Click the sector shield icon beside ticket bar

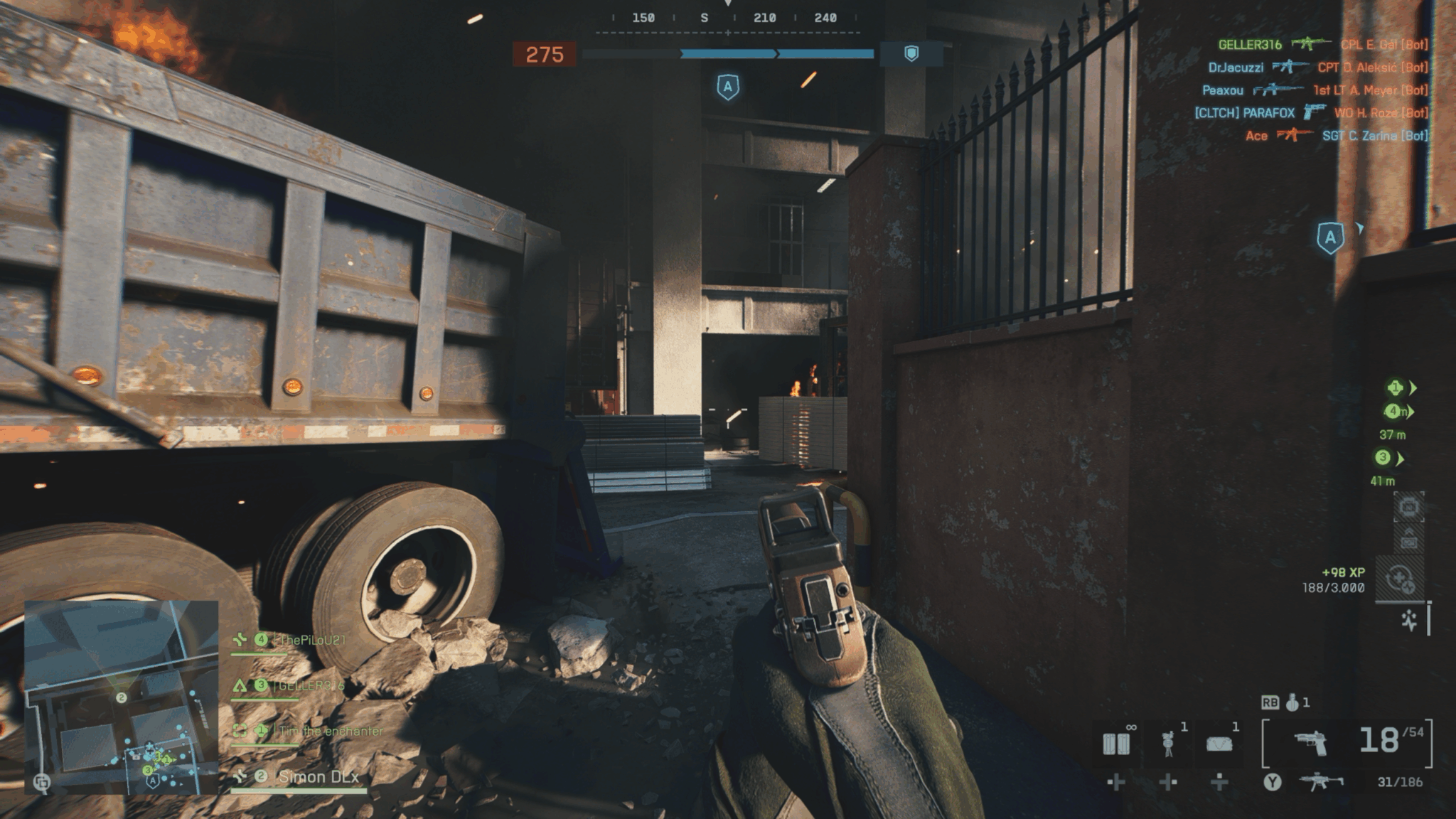tap(911, 54)
